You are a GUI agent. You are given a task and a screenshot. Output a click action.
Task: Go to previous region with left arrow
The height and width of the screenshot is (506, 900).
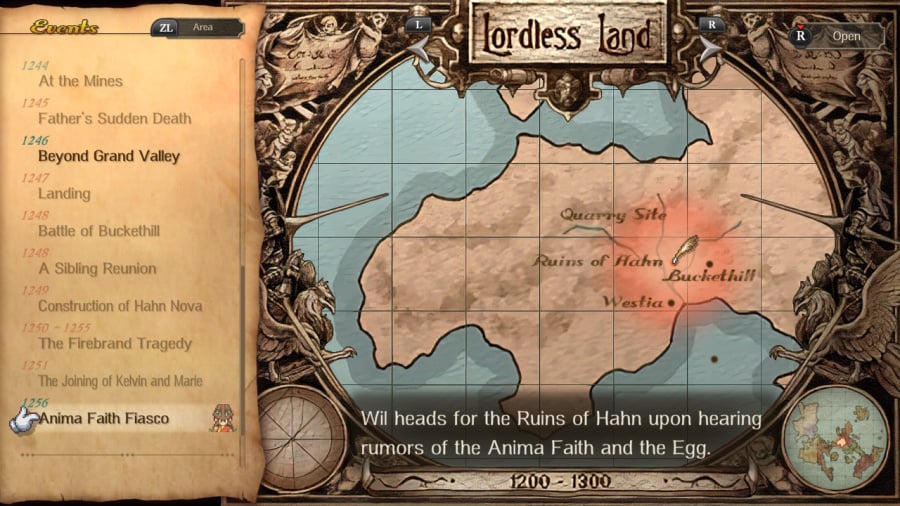(423, 42)
